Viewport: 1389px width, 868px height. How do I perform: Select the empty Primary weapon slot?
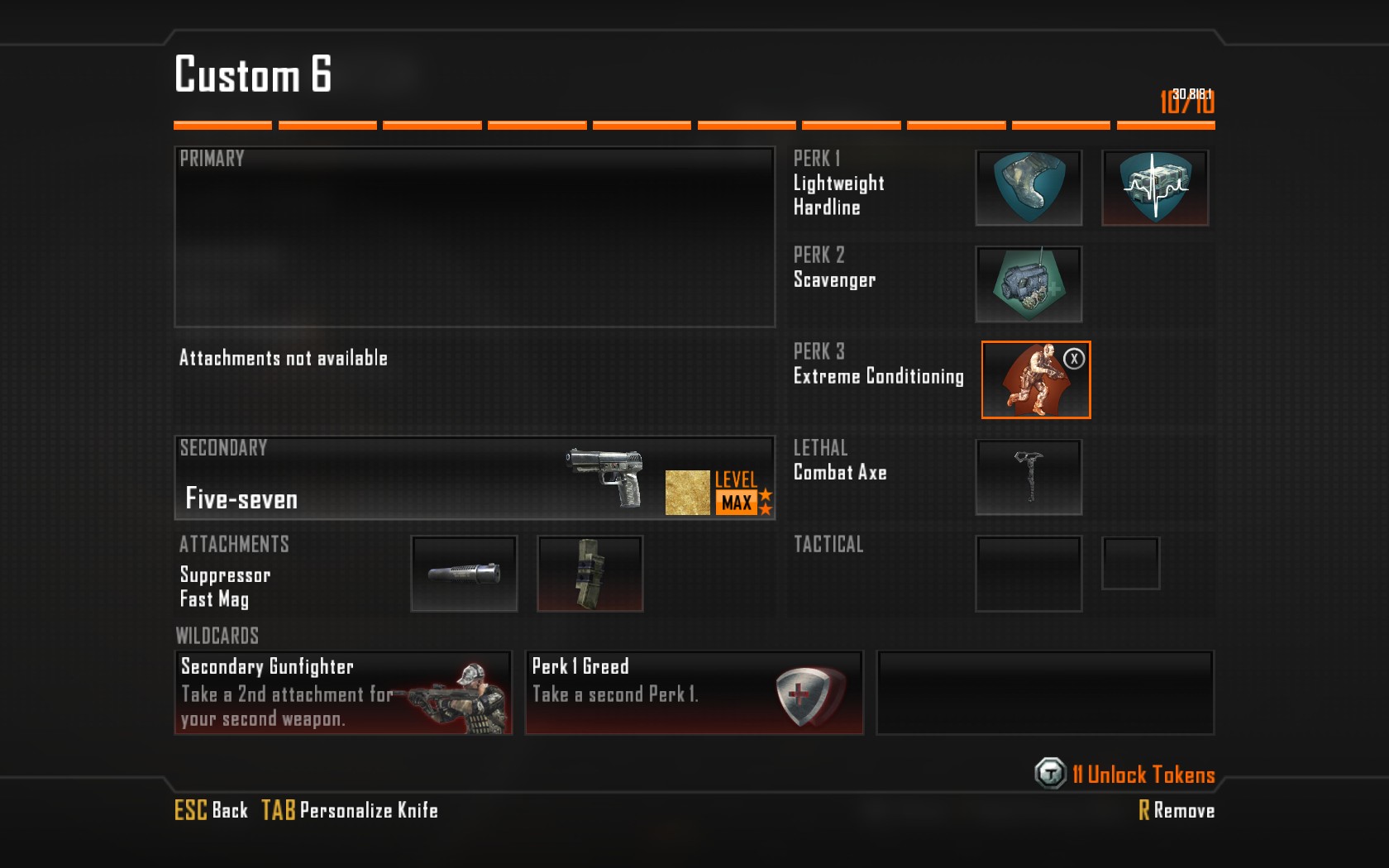pyautogui.click(x=474, y=237)
